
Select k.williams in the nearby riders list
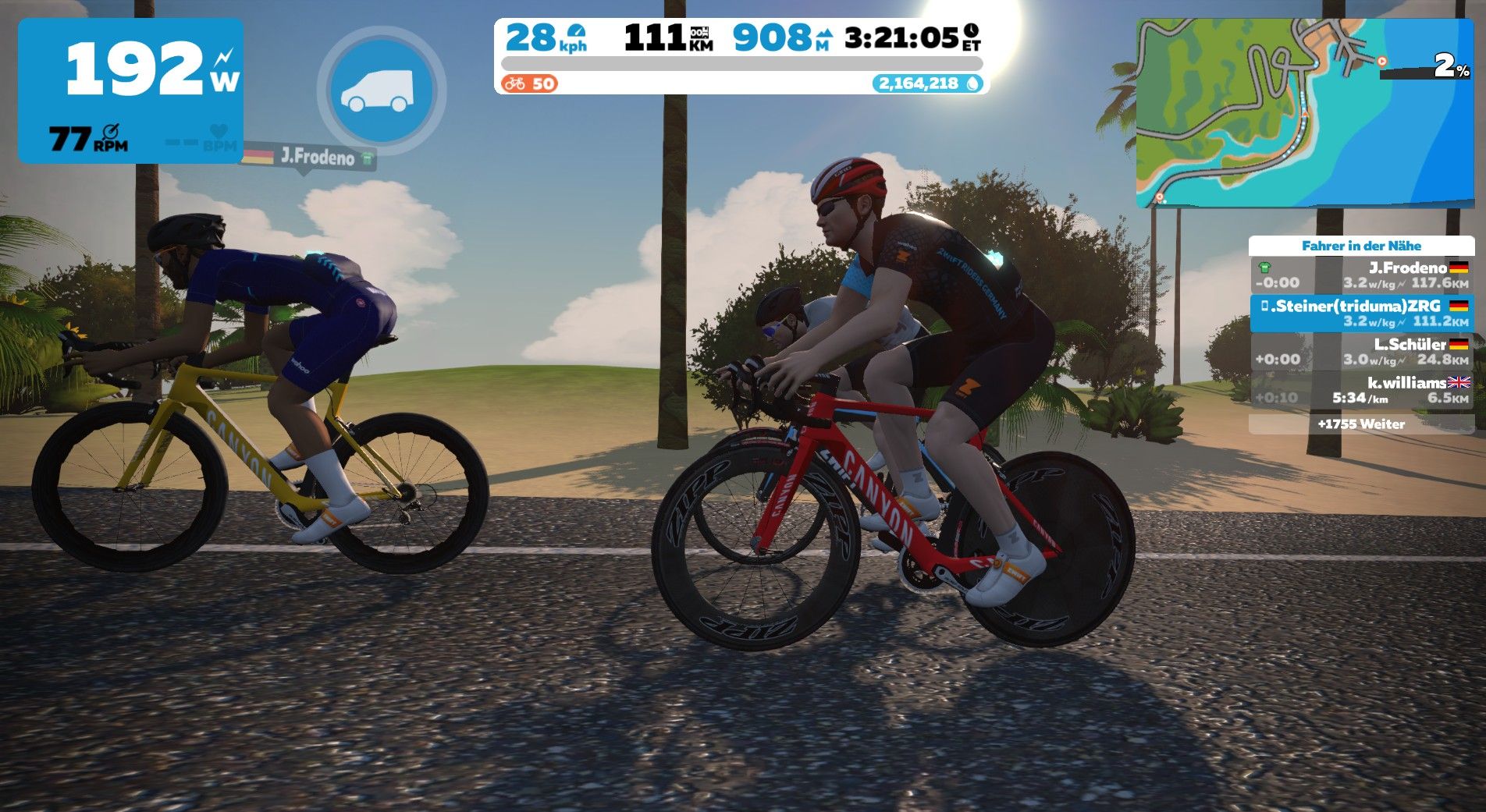[x=1361, y=390]
